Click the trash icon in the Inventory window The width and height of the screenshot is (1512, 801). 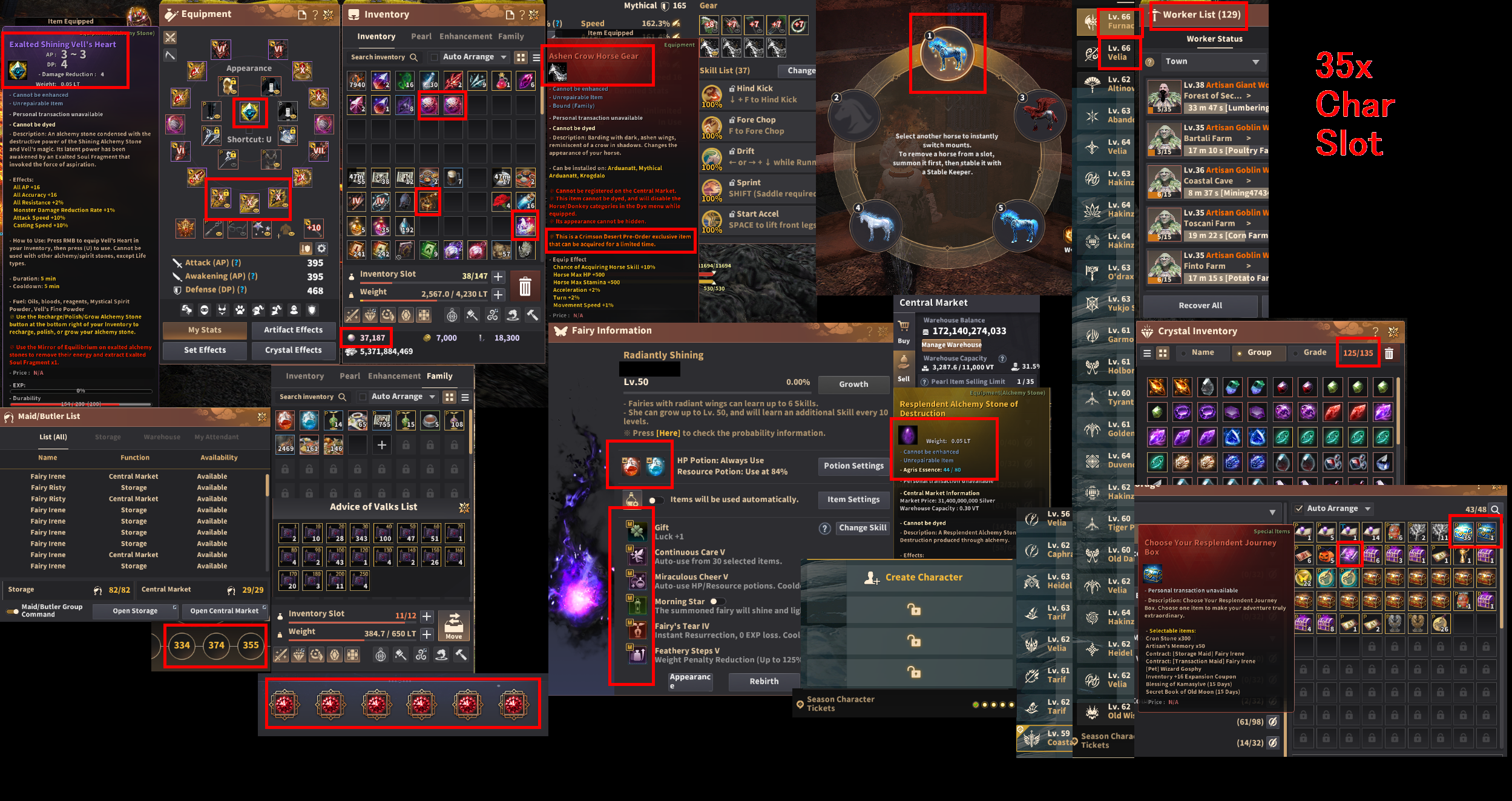coord(525,286)
